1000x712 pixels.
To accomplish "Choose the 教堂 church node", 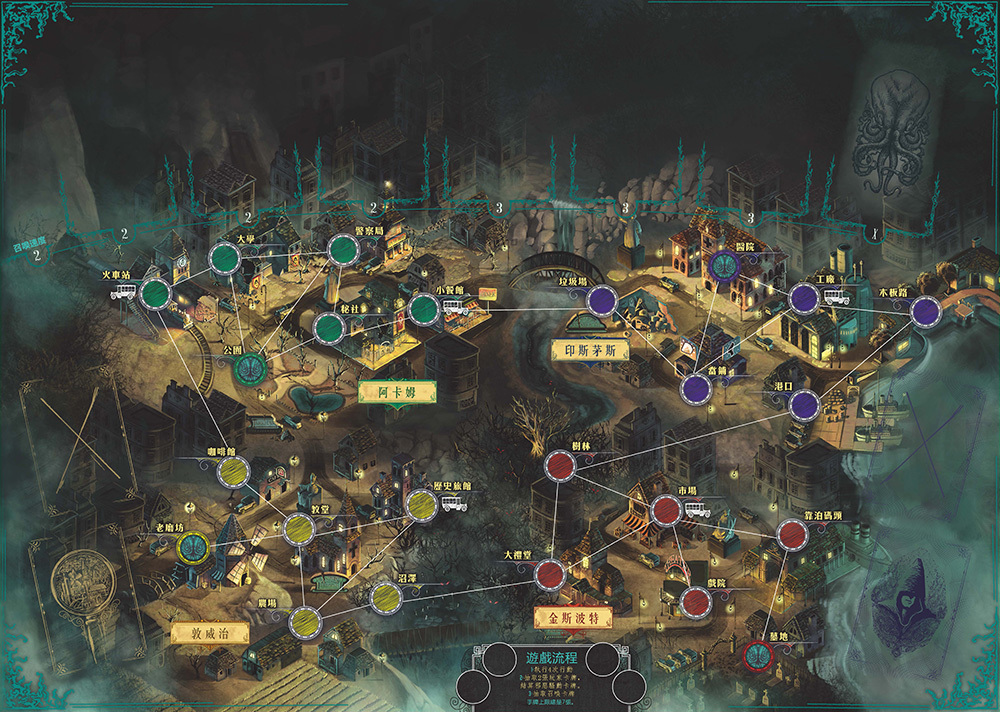I will 299,528.
